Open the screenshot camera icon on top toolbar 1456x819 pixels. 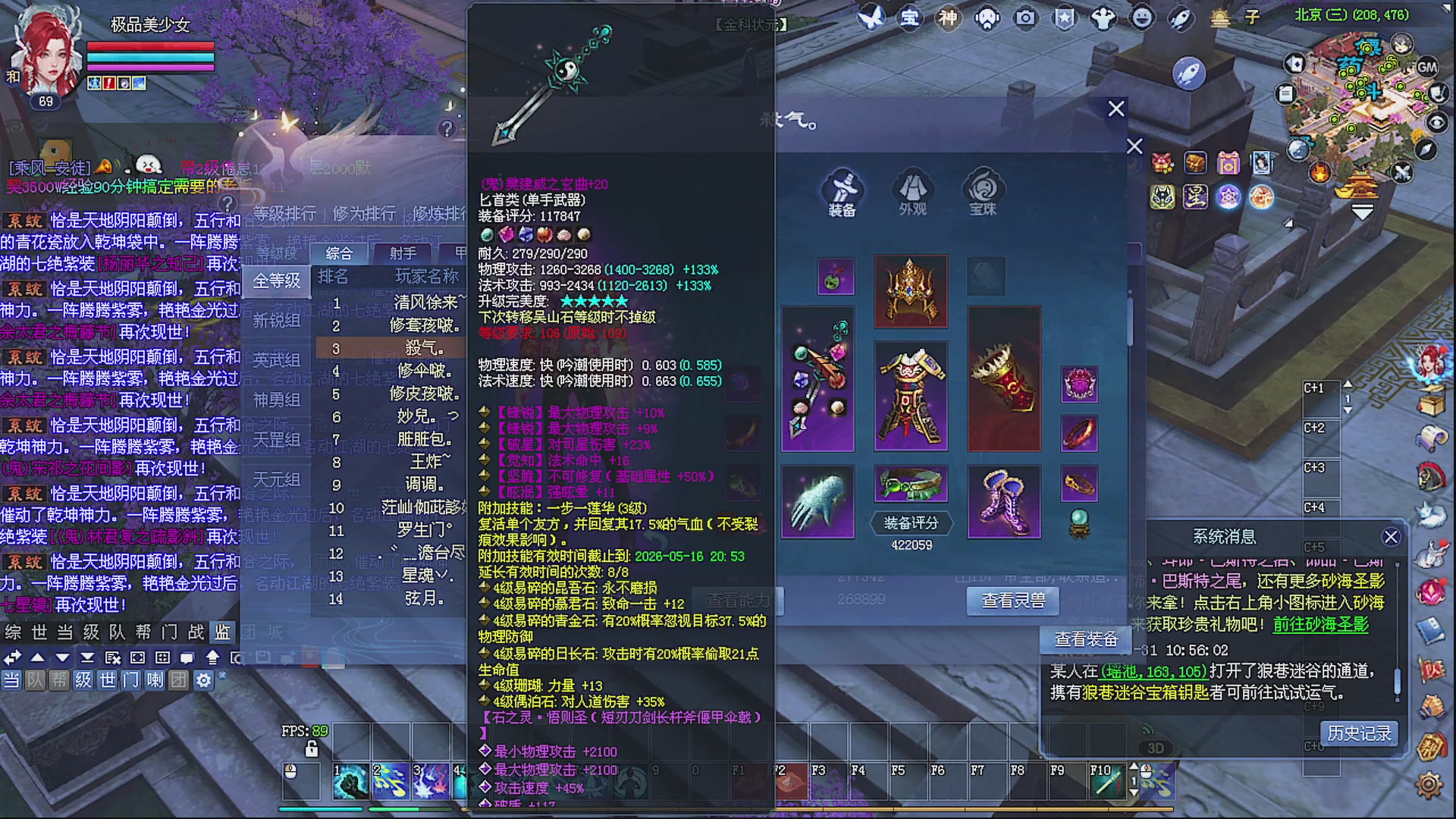tap(1025, 19)
